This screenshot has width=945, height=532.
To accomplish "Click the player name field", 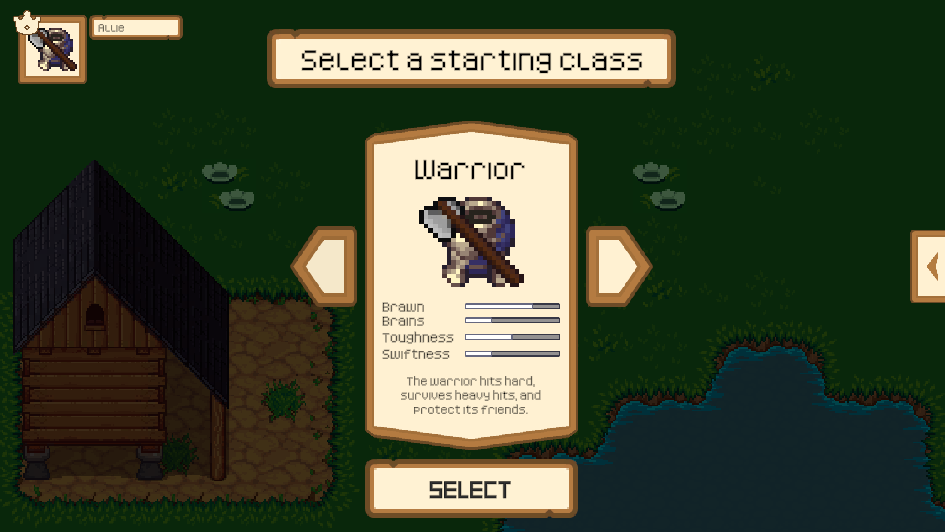I will (x=136, y=28).
